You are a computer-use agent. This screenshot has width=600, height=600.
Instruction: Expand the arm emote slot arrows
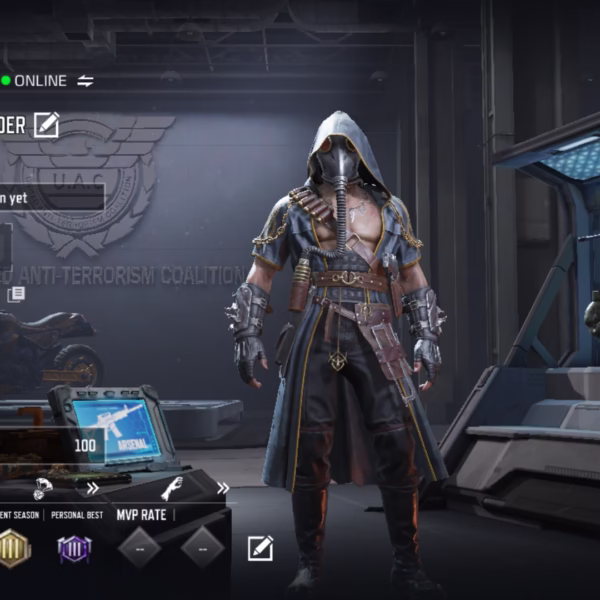coord(222,489)
